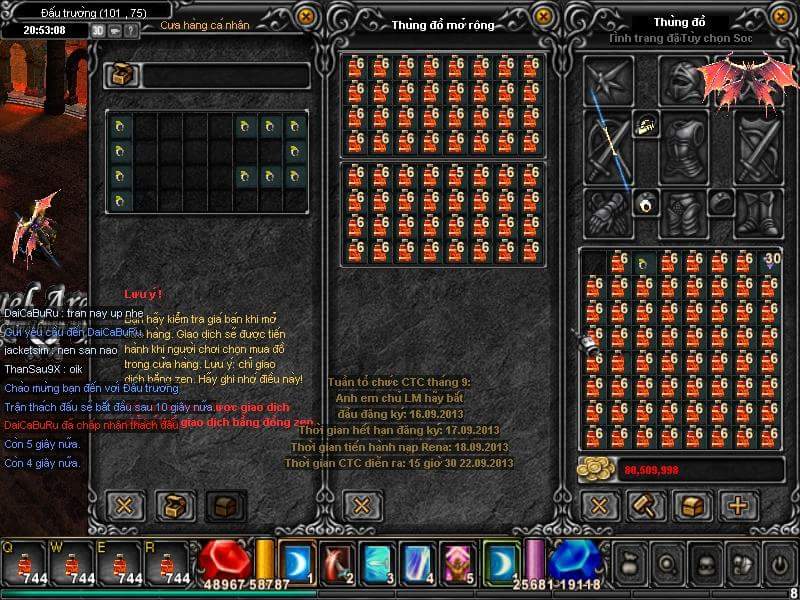Close the Thùng đồ mở rộng panel
This screenshot has width=800, height=600.
click(542, 17)
